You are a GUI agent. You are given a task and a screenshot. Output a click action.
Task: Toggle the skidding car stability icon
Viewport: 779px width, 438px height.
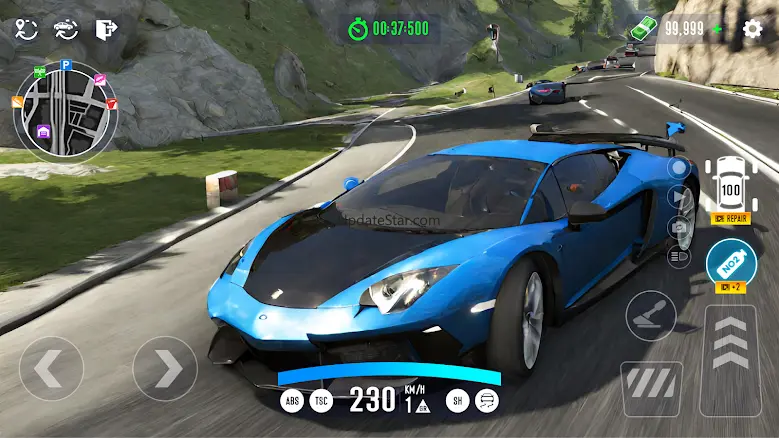pyautogui.click(x=487, y=400)
